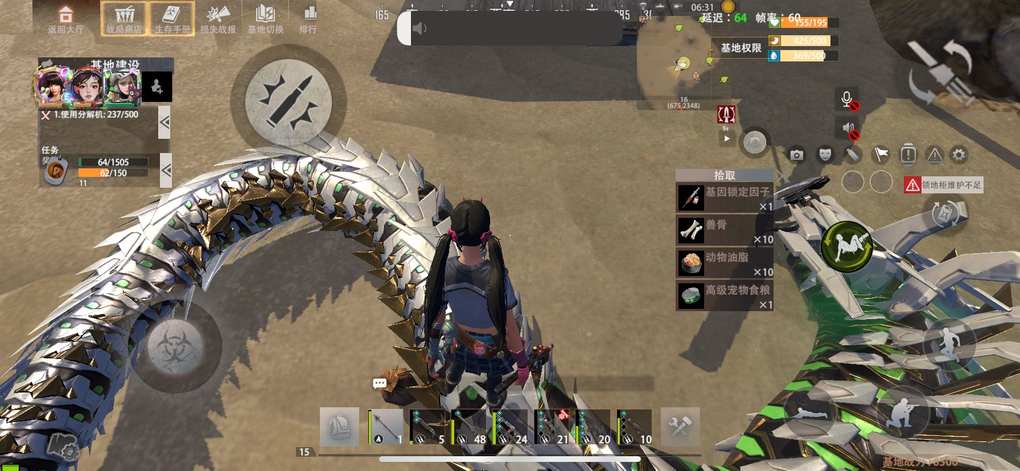Return to lobby via house icon
This screenshot has height=471, width=1020.
66,17
